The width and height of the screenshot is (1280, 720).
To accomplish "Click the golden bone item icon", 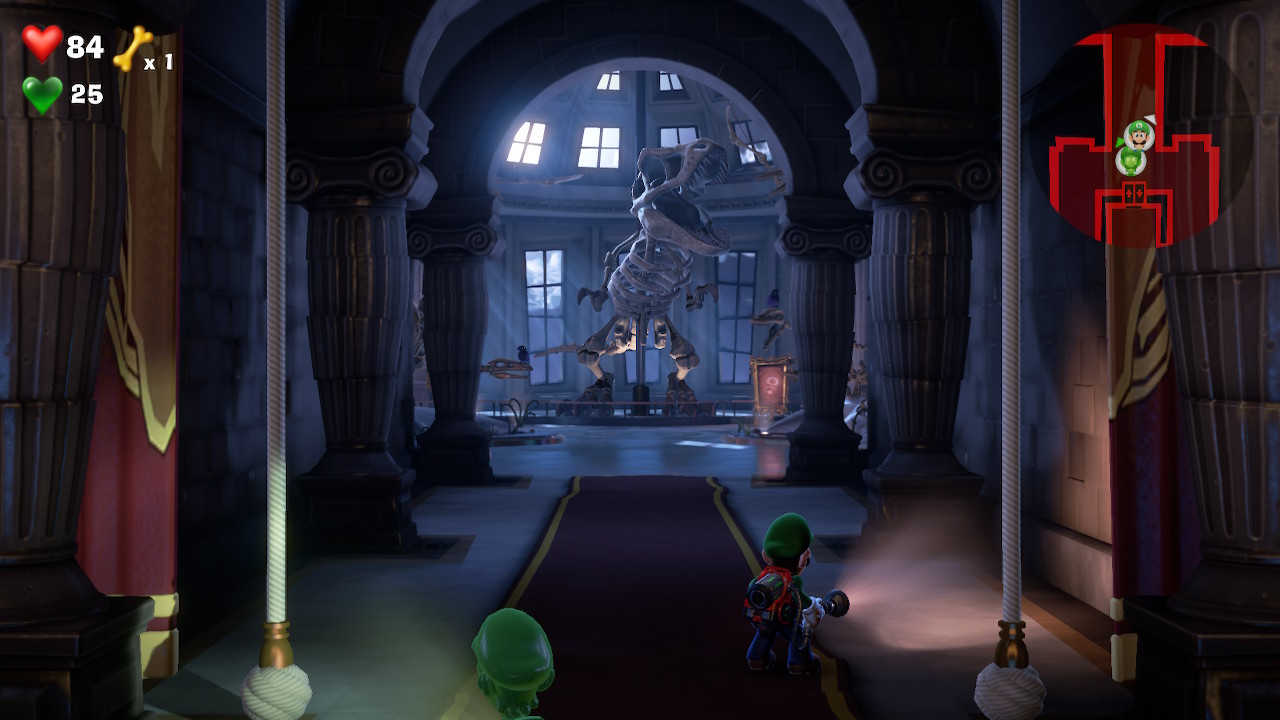I will point(132,48).
